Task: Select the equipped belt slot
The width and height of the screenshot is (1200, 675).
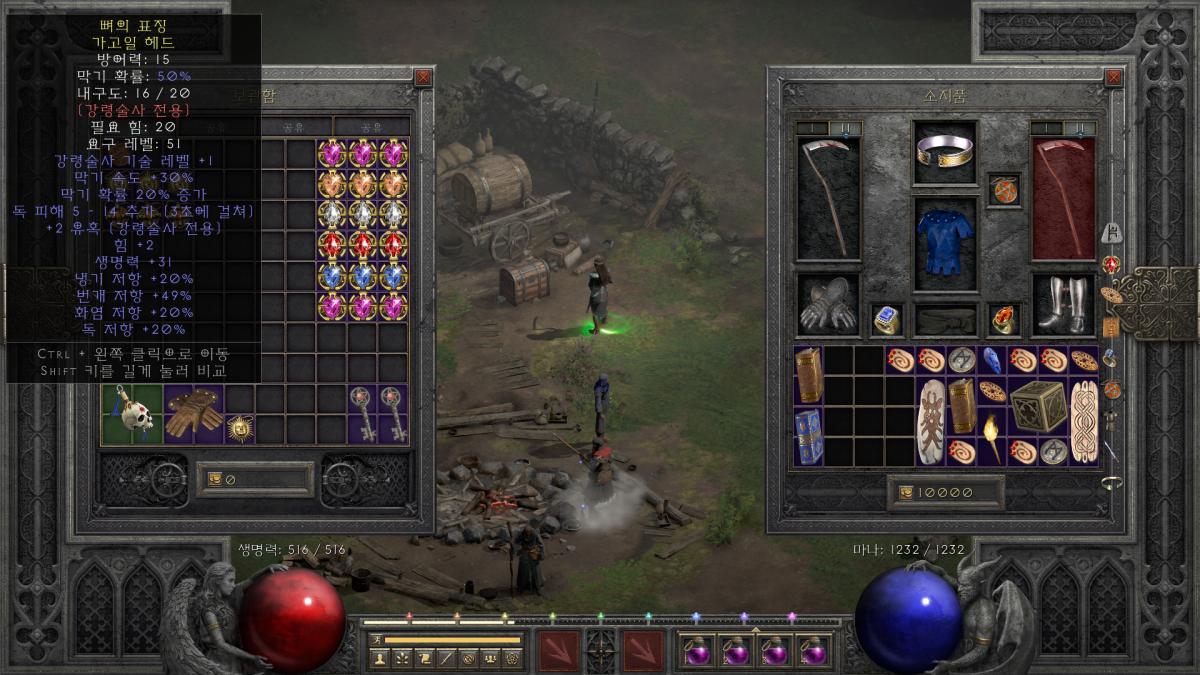Action: tap(945, 320)
